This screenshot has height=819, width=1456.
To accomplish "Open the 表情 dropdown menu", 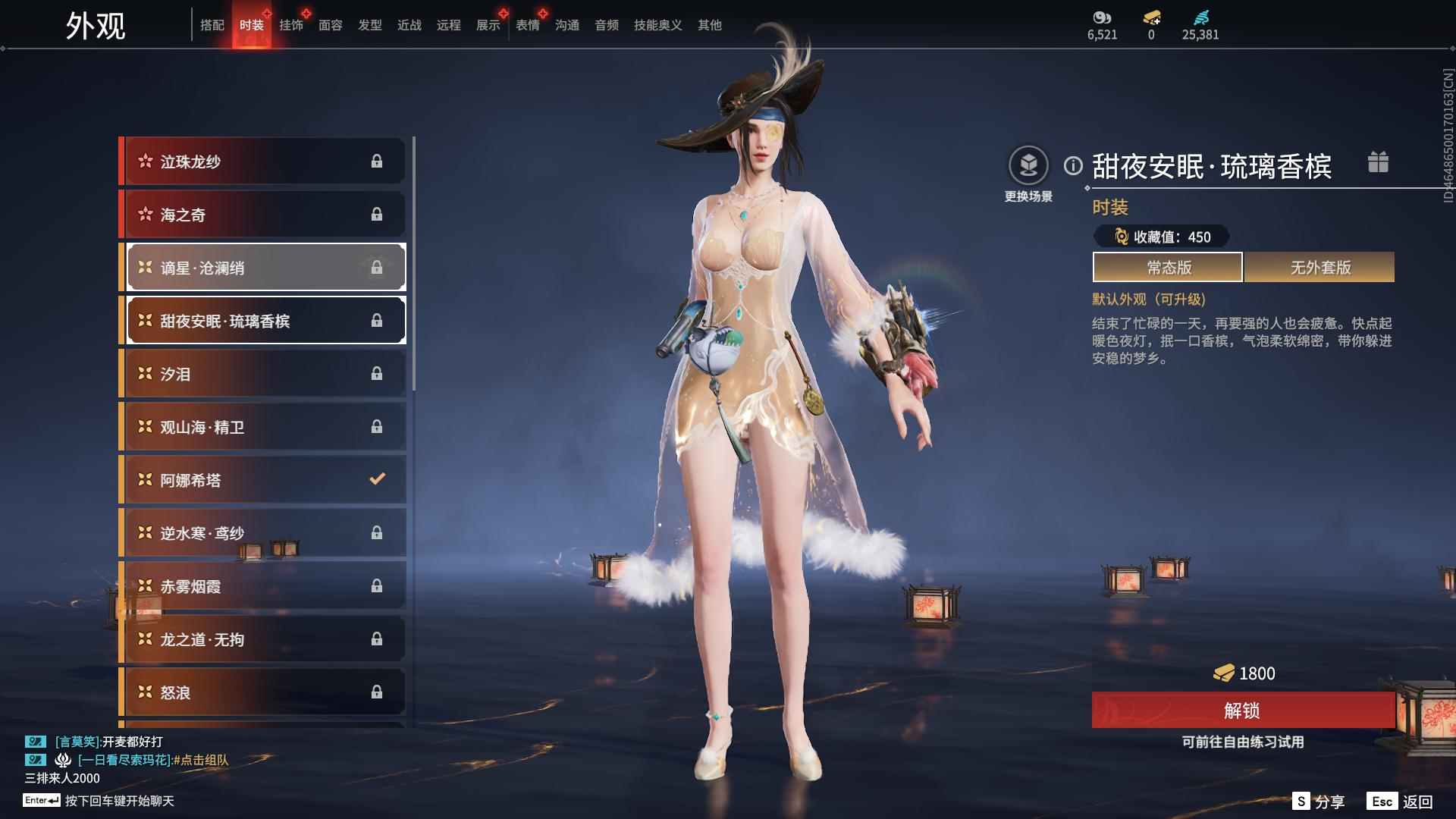I will click(526, 25).
